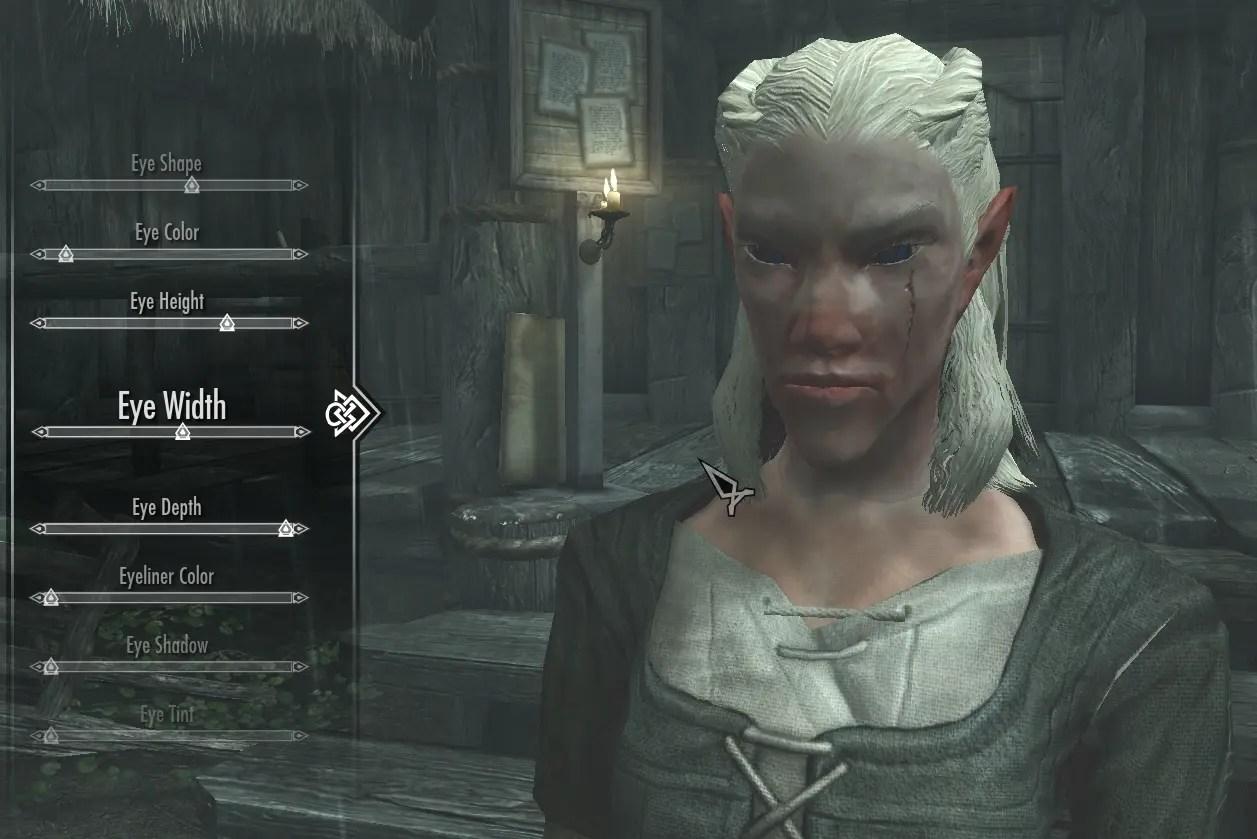Highlight the Eye Depth menu entry
The height and width of the screenshot is (839, 1257).
coord(167,507)
